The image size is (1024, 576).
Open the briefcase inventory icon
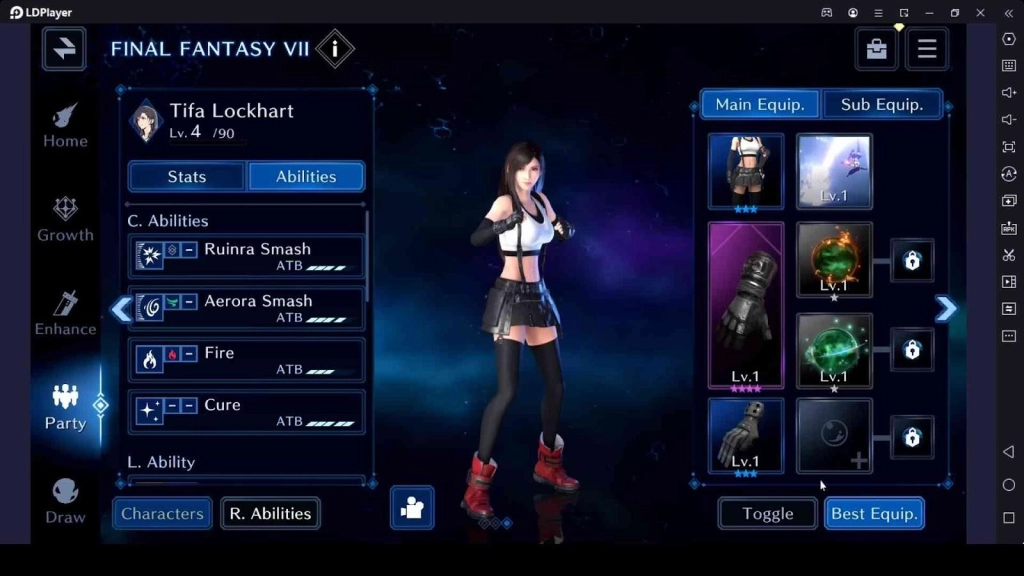876,49
